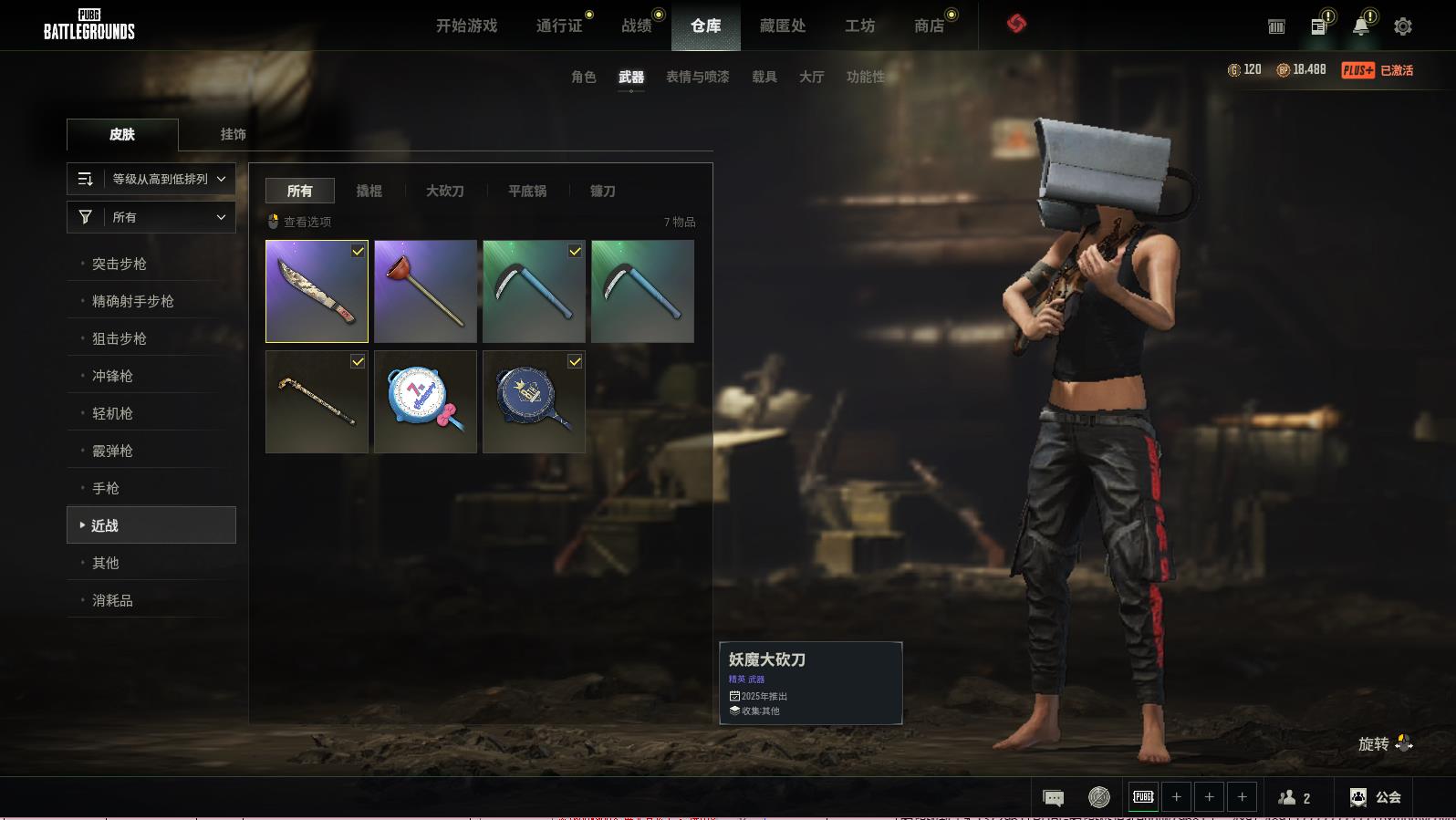
Task: Select the plunger melee skin
Action: (x=425, y=292)
